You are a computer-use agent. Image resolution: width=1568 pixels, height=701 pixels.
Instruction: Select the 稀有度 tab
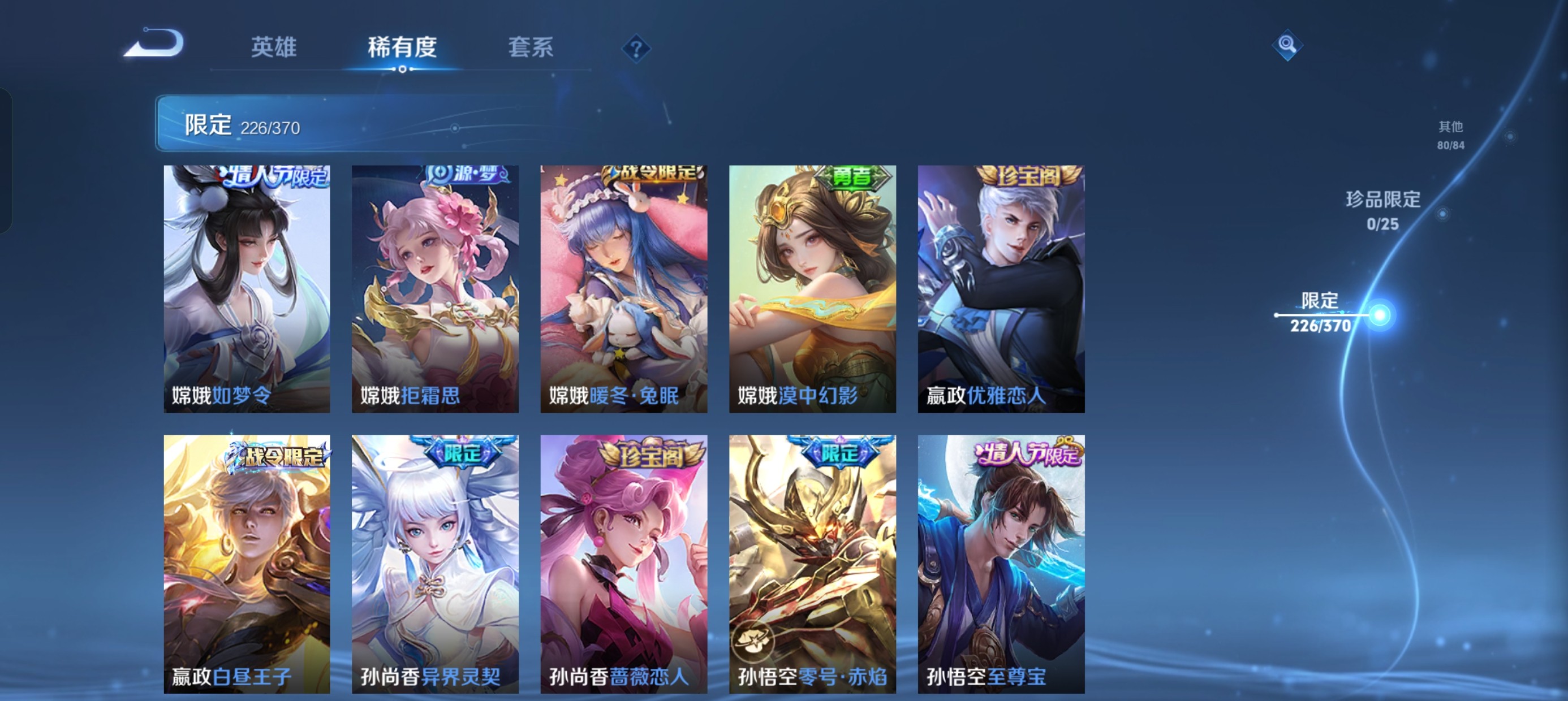pos(402,49)
